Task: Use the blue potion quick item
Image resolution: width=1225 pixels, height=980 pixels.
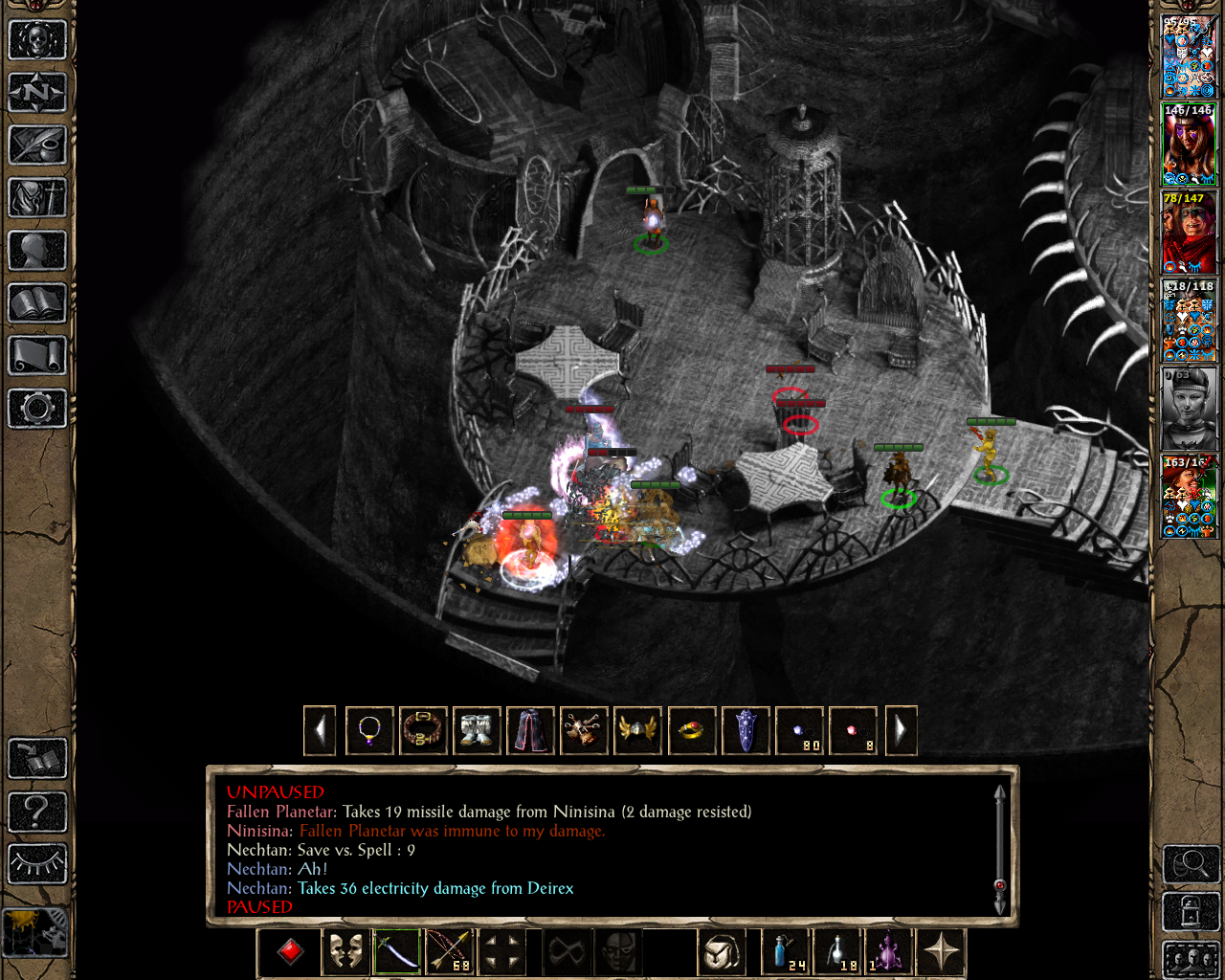Action: tap(786, 952)
